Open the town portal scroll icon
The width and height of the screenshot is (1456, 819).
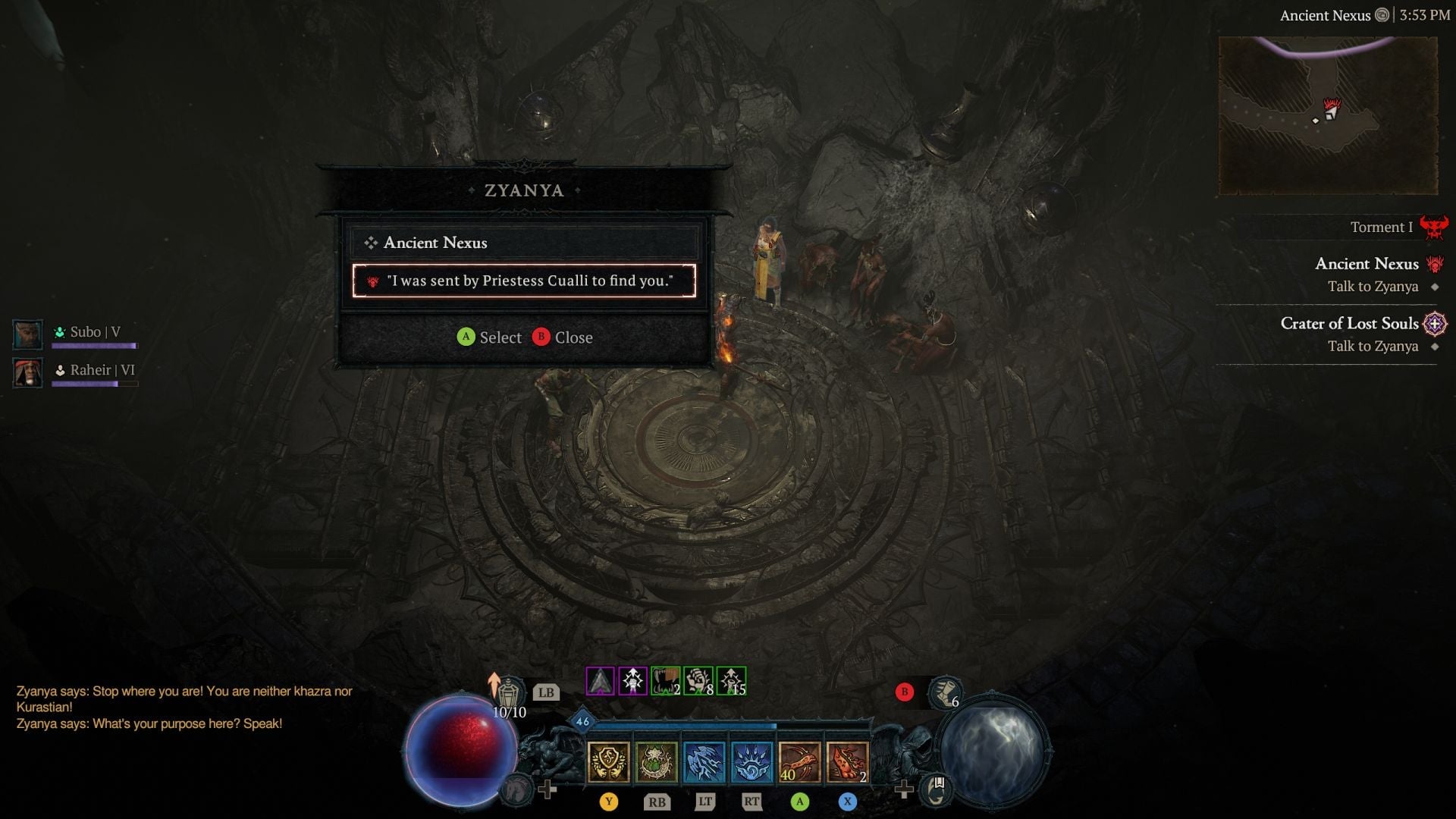(937, 790)
